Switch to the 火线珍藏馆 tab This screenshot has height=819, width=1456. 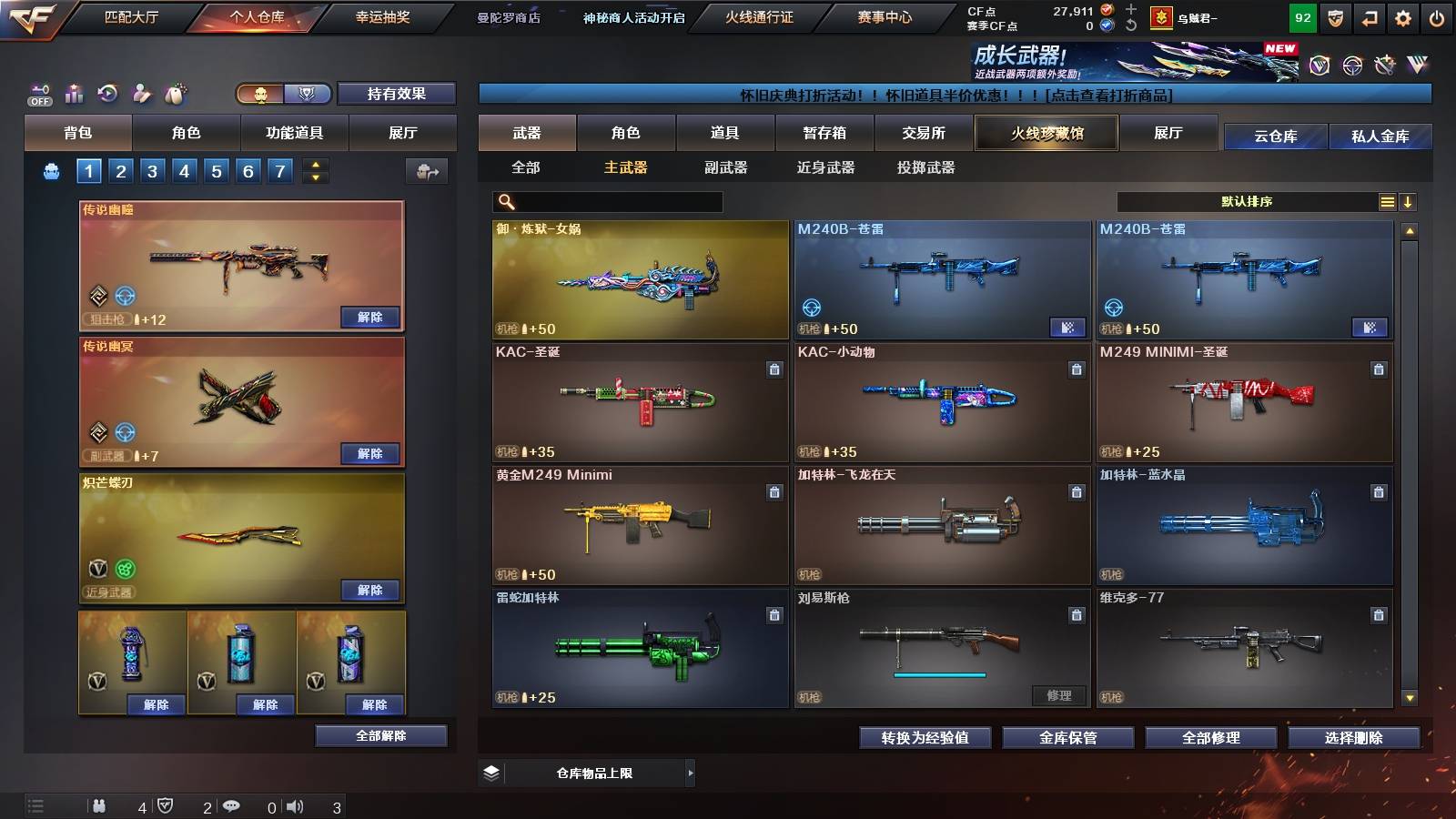click(1045, 133)
